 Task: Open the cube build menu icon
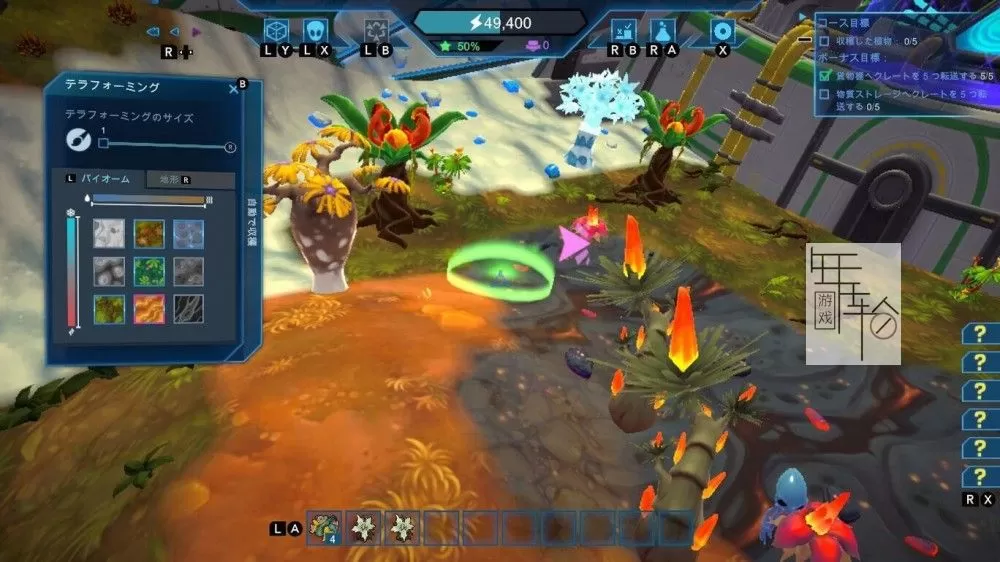pos(276,30)
